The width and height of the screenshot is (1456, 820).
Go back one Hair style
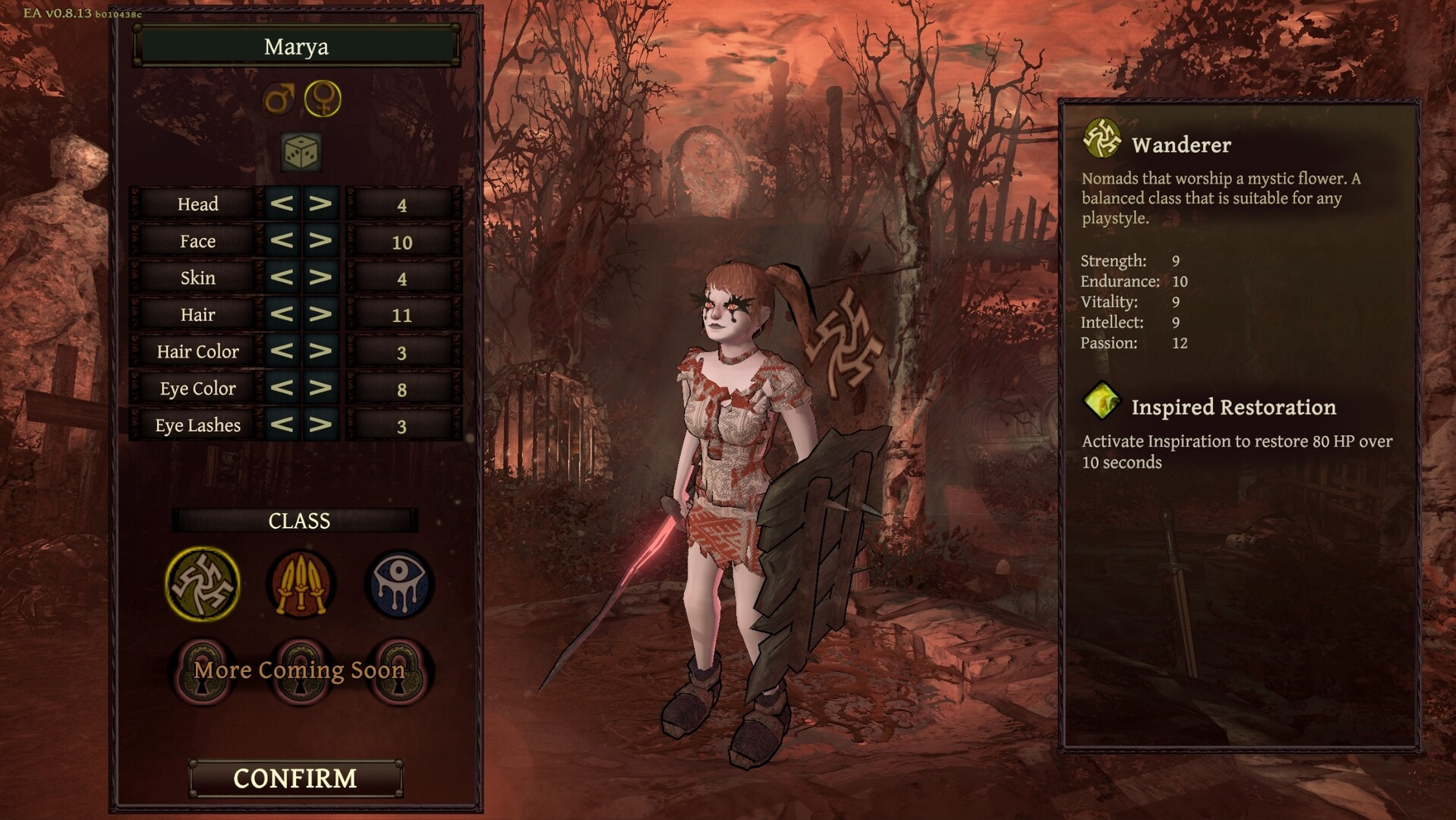click(282, 314)
